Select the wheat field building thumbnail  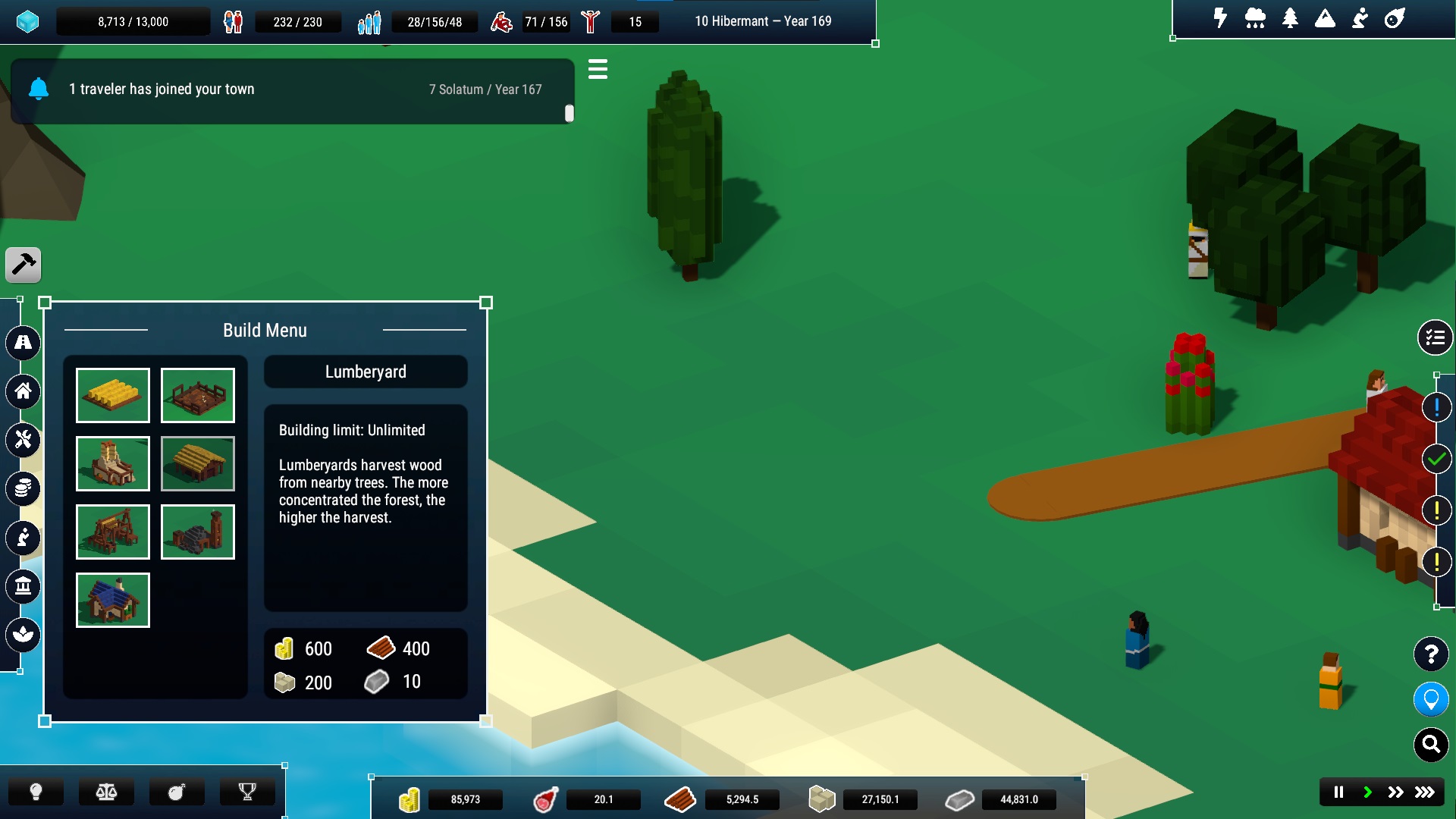pyautogui.click(x=113, y=395)
